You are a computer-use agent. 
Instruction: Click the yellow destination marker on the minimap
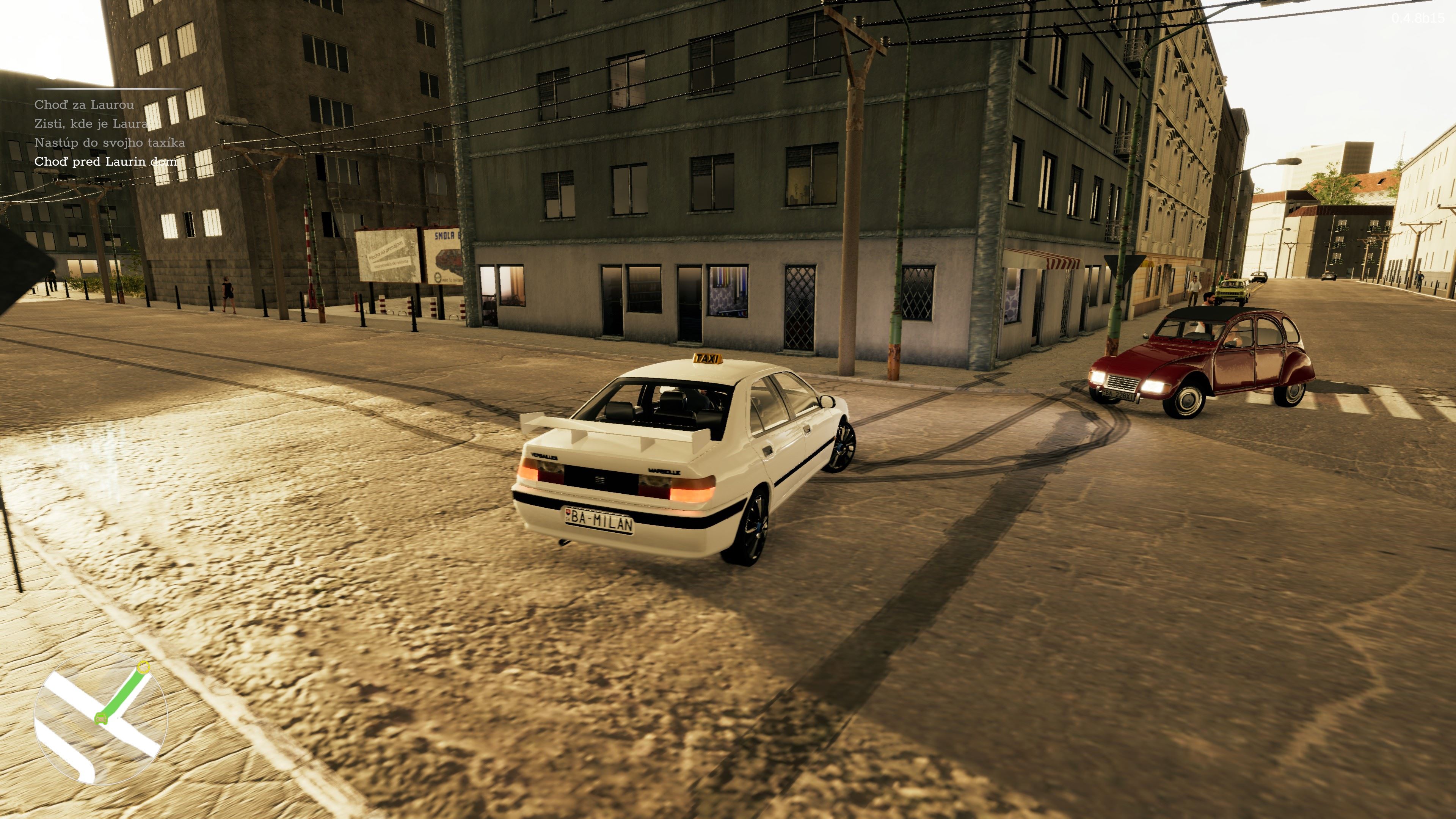144,667
